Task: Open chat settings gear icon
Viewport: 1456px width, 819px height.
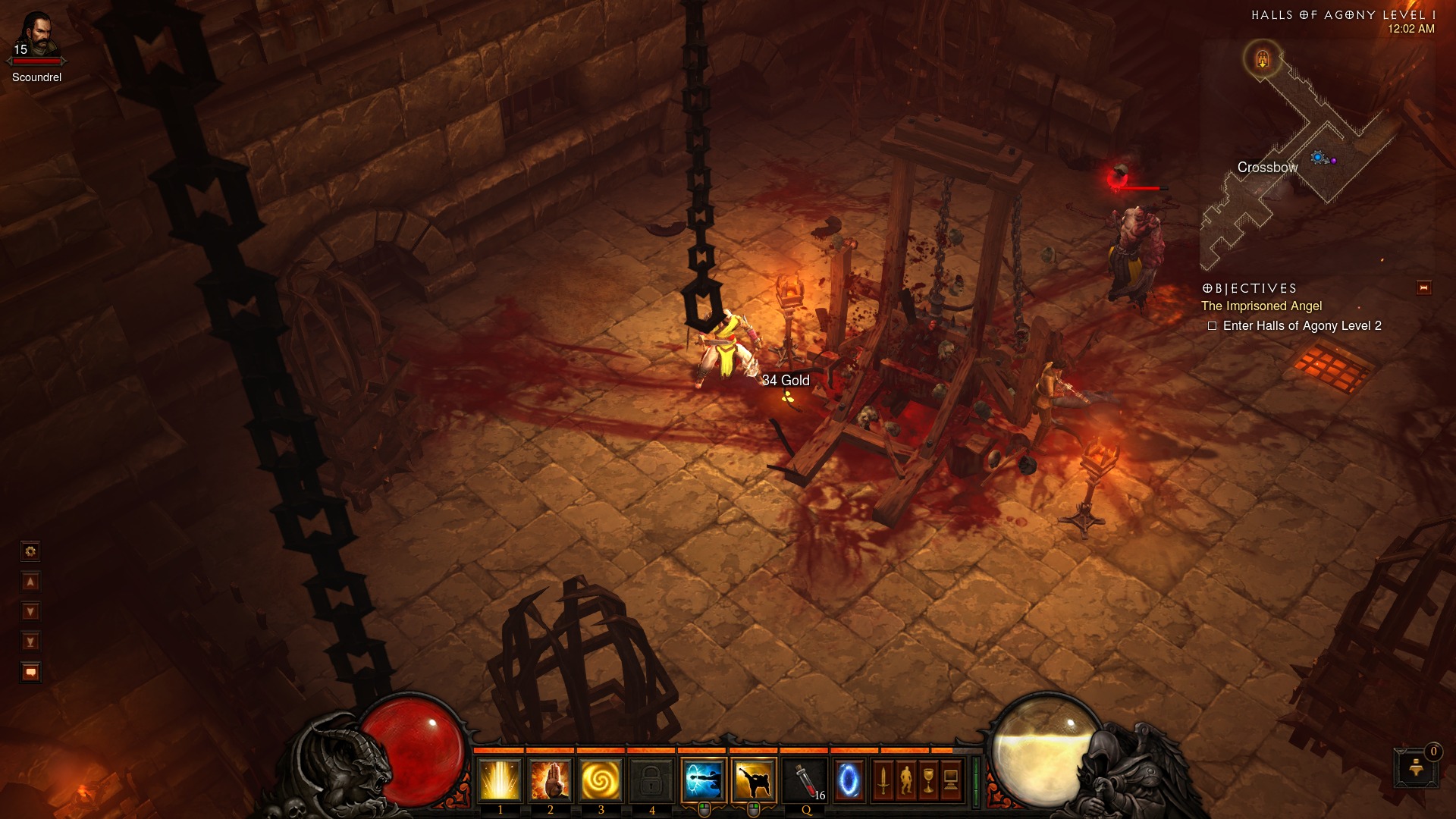Action: pyautogui.click(x=30, y=551)
